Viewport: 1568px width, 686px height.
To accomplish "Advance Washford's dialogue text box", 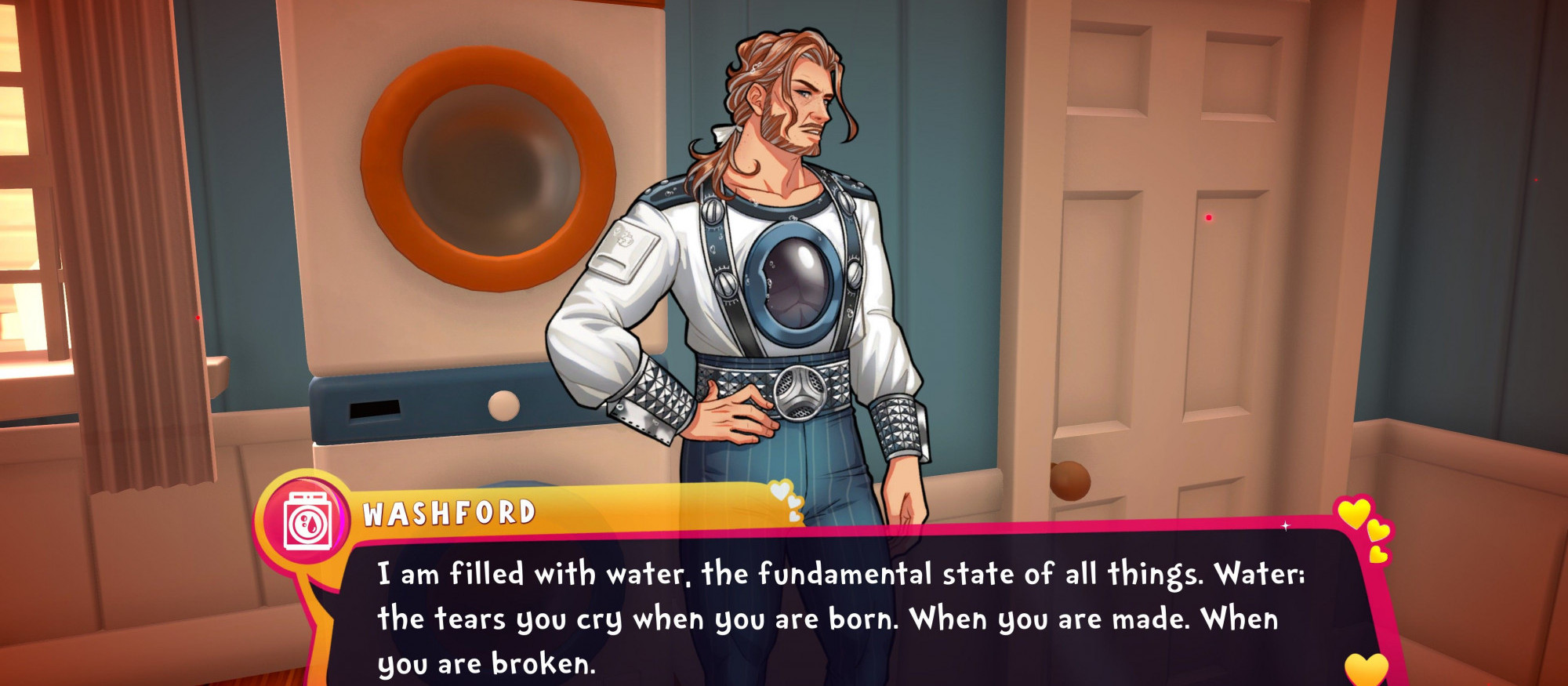I will [x=839, y=618].
